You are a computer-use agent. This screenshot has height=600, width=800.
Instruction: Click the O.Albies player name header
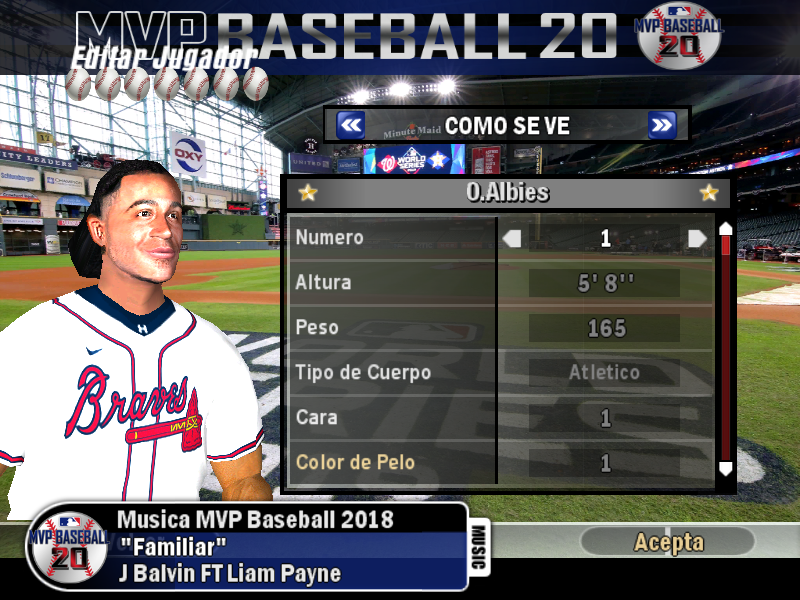click(x=508, y=193)
